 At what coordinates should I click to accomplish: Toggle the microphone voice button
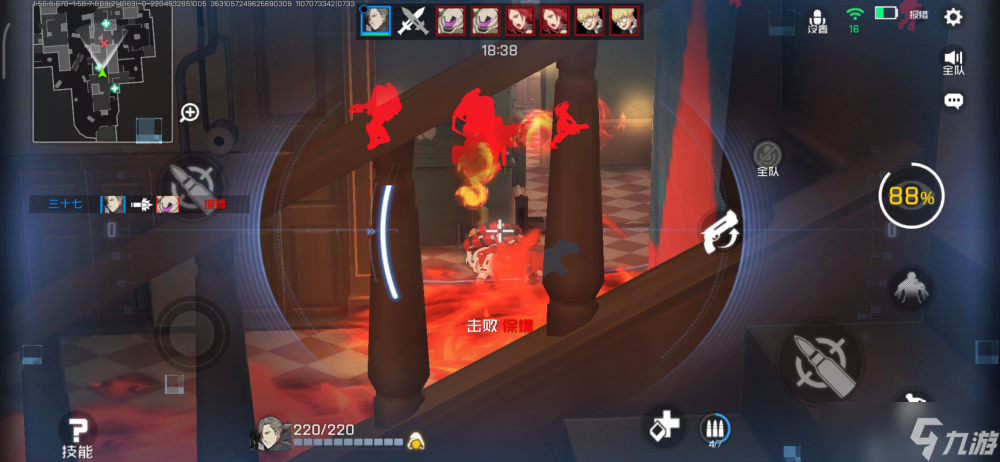818,19
